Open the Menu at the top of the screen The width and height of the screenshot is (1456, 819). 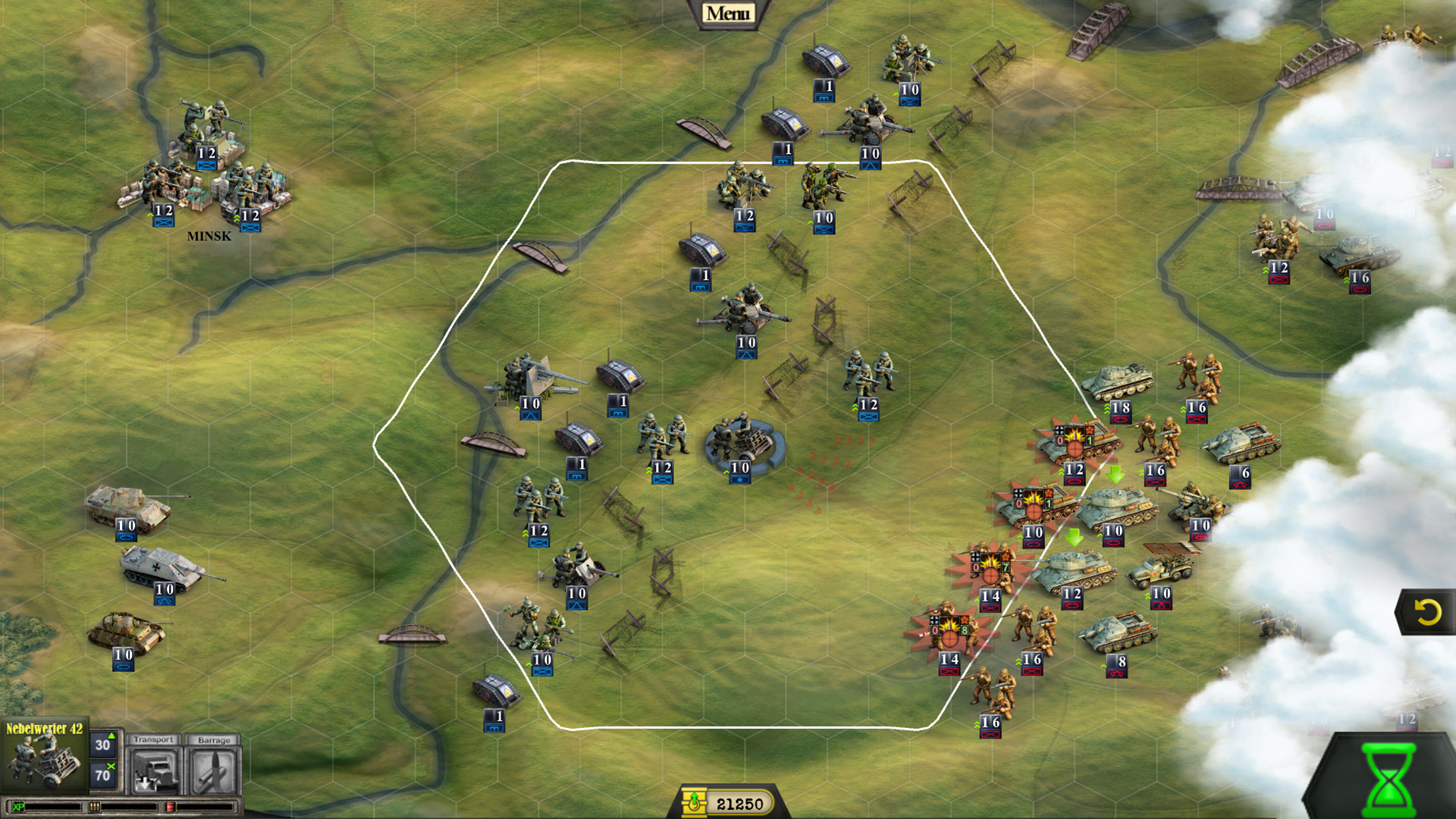click(730, 12)
